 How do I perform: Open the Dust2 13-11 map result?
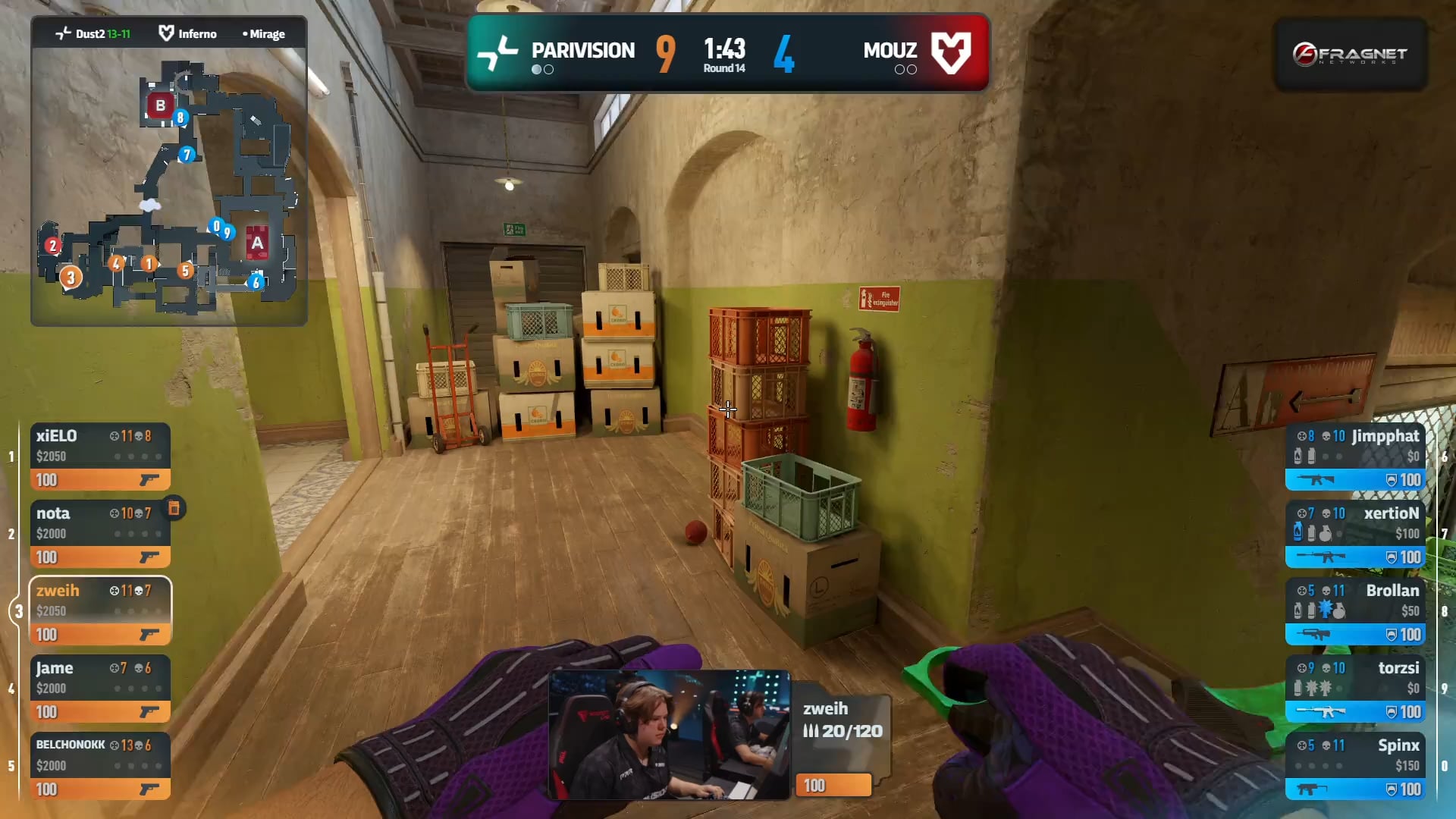point(94,34)
